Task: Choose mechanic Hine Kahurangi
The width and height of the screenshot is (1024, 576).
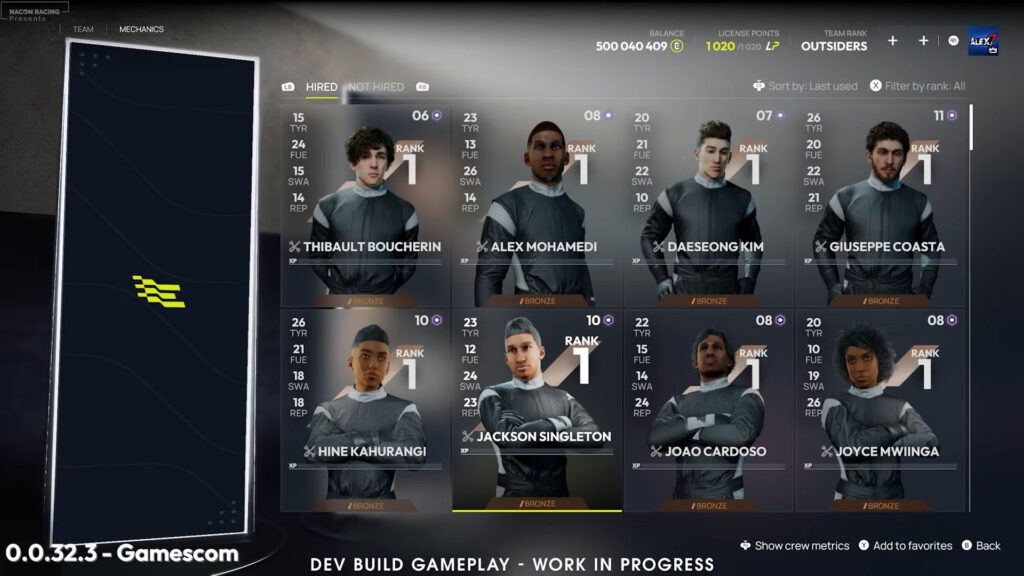Action: [x=365, y=410]
